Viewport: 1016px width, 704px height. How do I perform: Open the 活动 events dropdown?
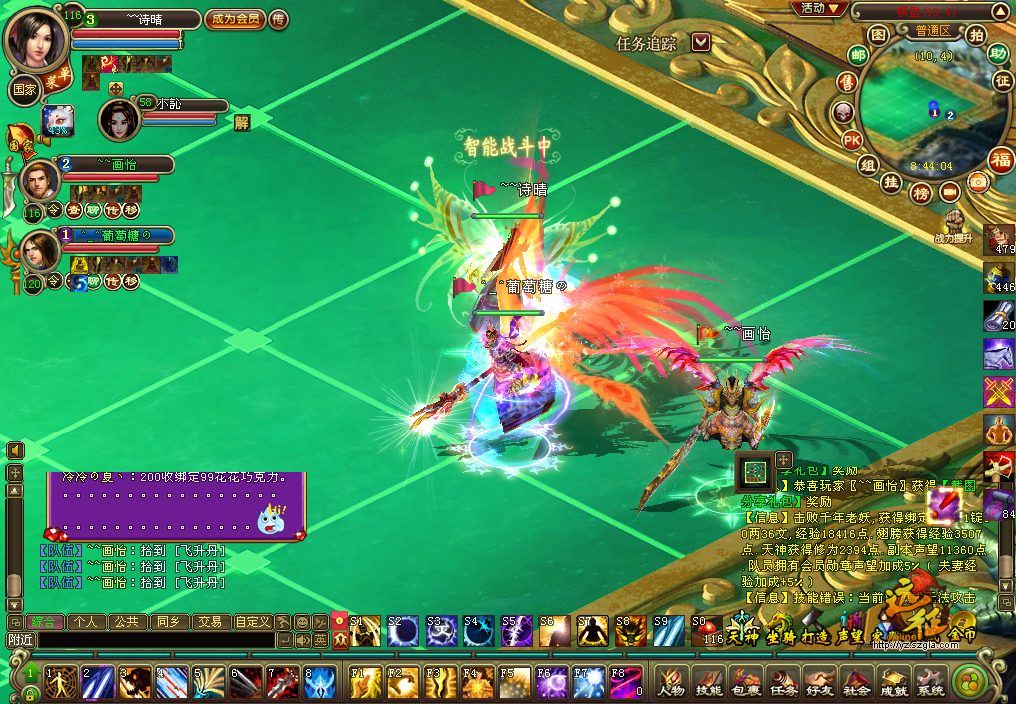click(x=819, y=8)
